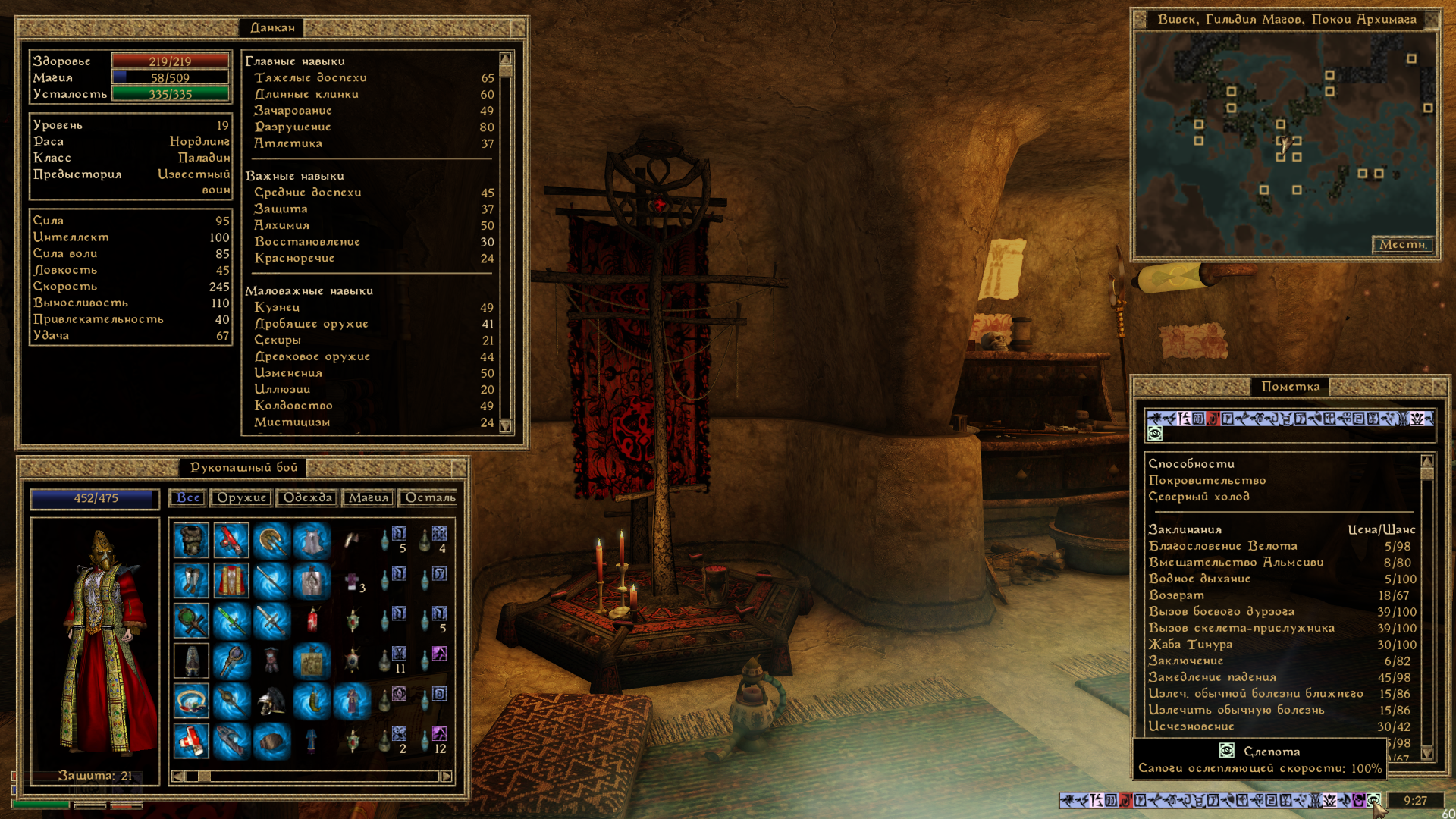Image resolution: width=1456 pixels, height=819 pixels.
Task: Pick the green glass dagger item
Action: pyautogui.click(x=231, y=621)
